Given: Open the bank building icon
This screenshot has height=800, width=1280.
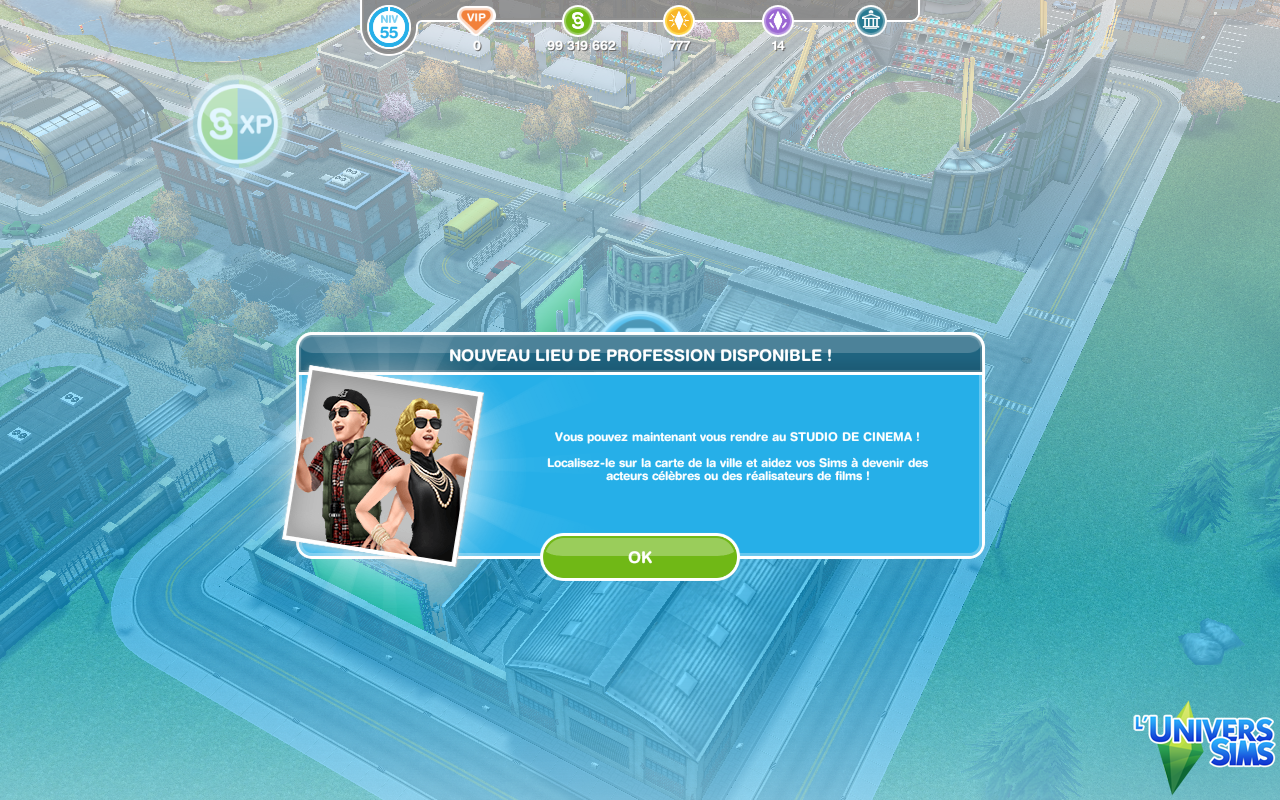Looking at the screenshot, I should click(x=870, y=21).
